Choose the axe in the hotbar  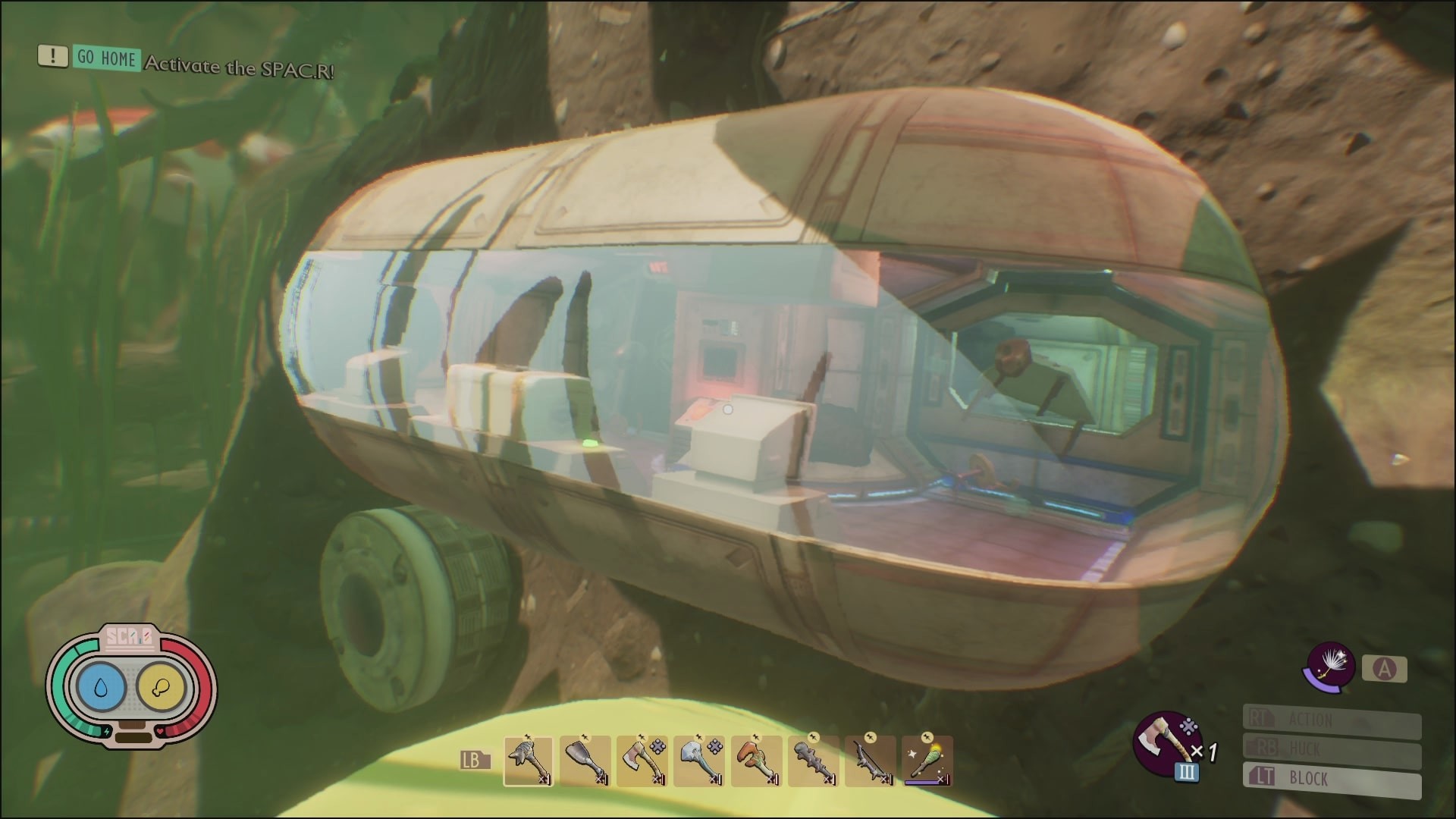[x=642, y=761]
